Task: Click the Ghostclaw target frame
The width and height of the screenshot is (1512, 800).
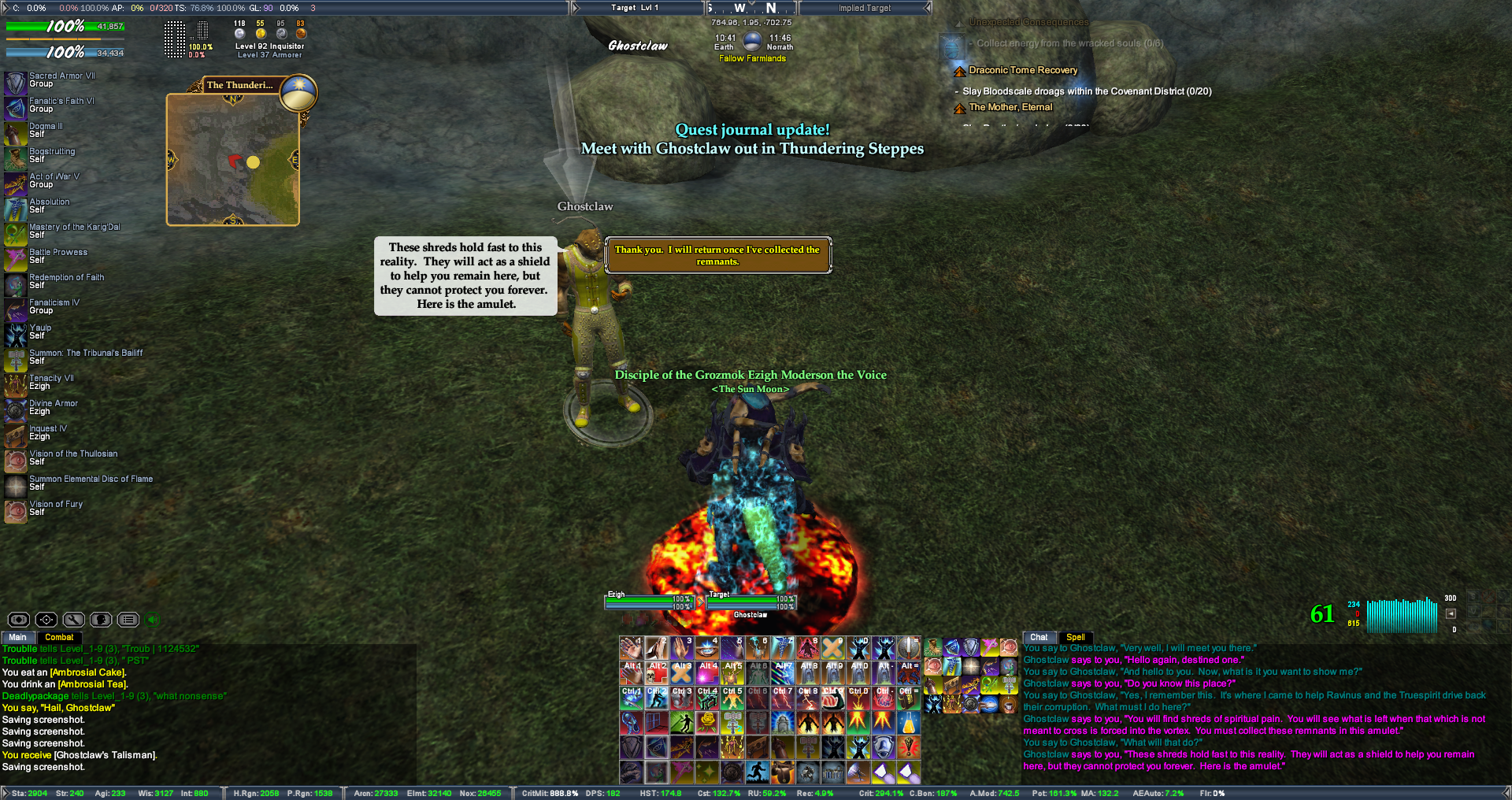Action: 750,604
